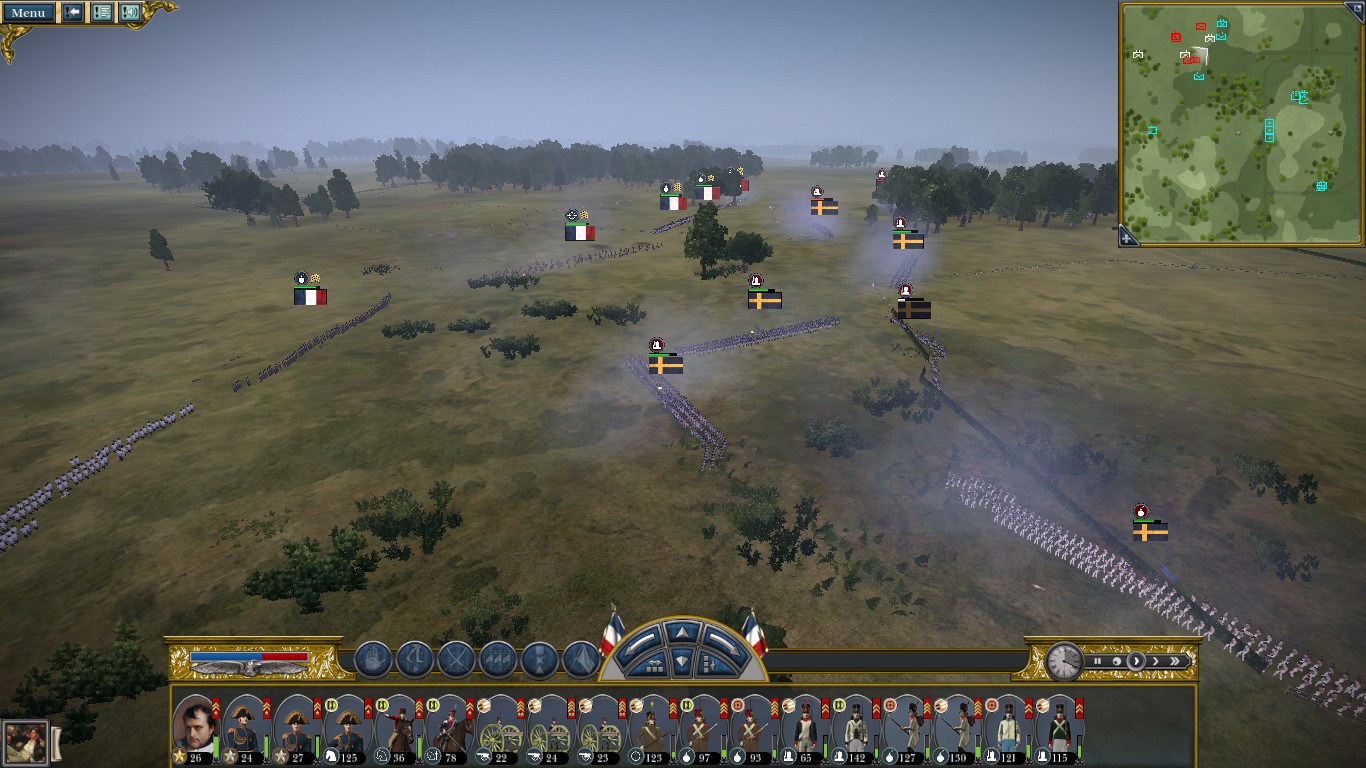The height and width of the screenshot is (768, 1366).
Task: Toggle the text message alerts button
Action: pos(102,13)
